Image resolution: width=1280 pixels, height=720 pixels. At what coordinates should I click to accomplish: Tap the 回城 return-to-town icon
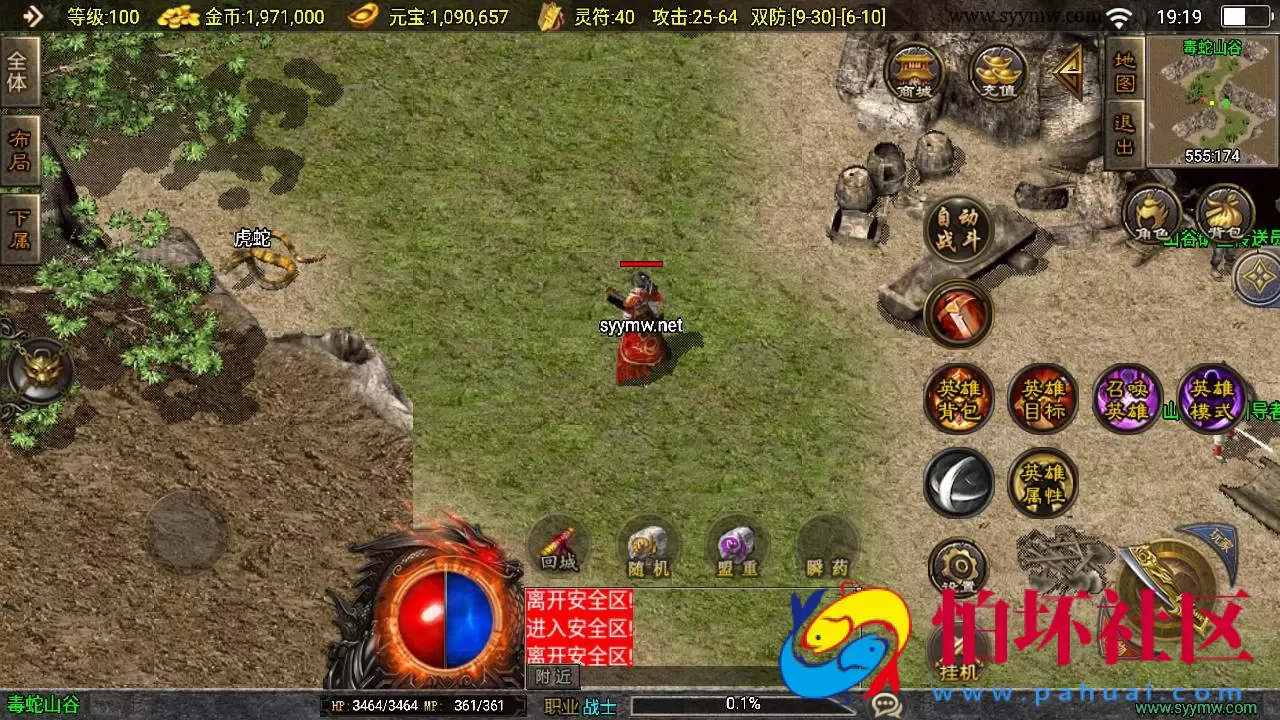tap(558, 548)
